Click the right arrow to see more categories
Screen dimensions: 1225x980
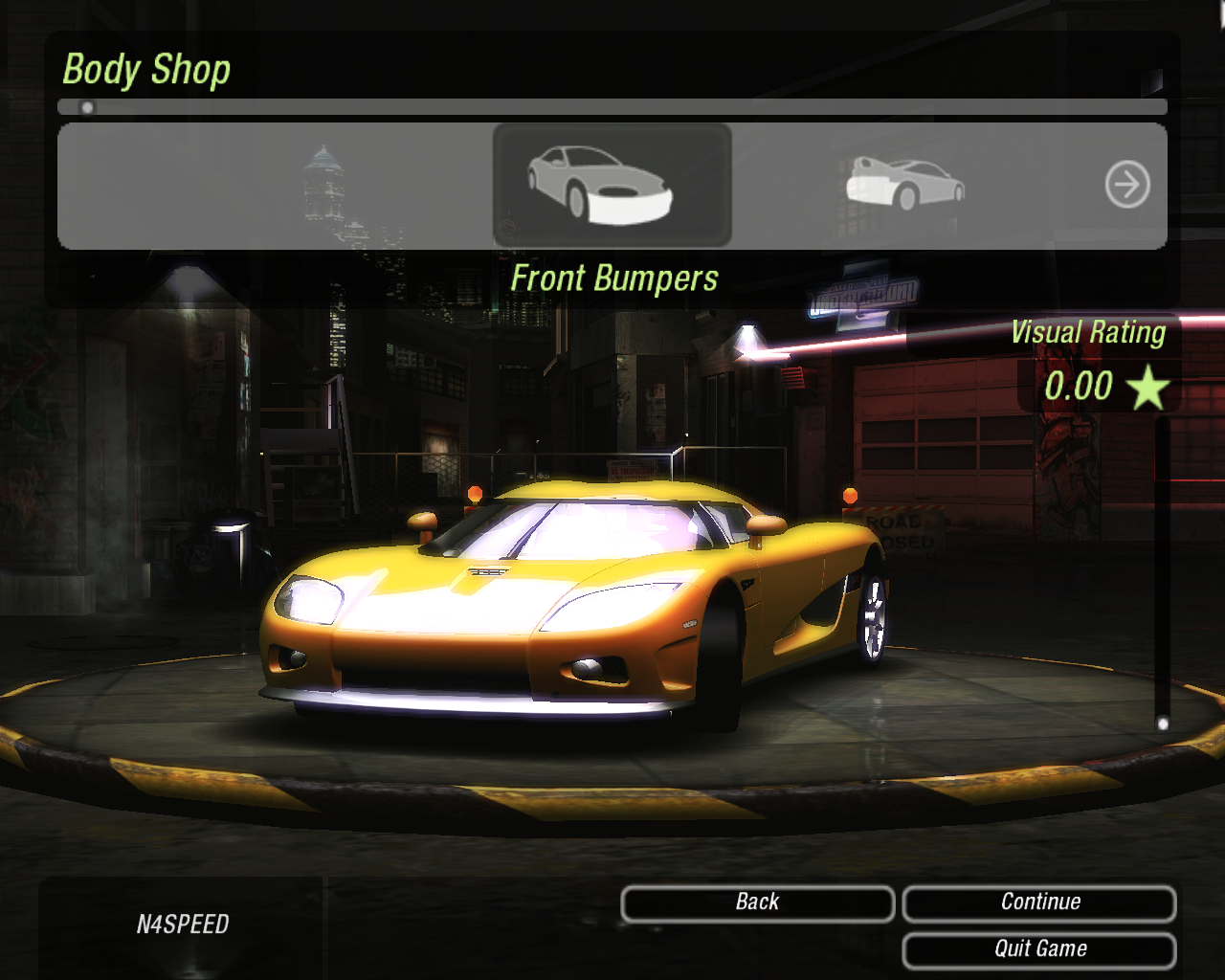[x=1127, y=185]
